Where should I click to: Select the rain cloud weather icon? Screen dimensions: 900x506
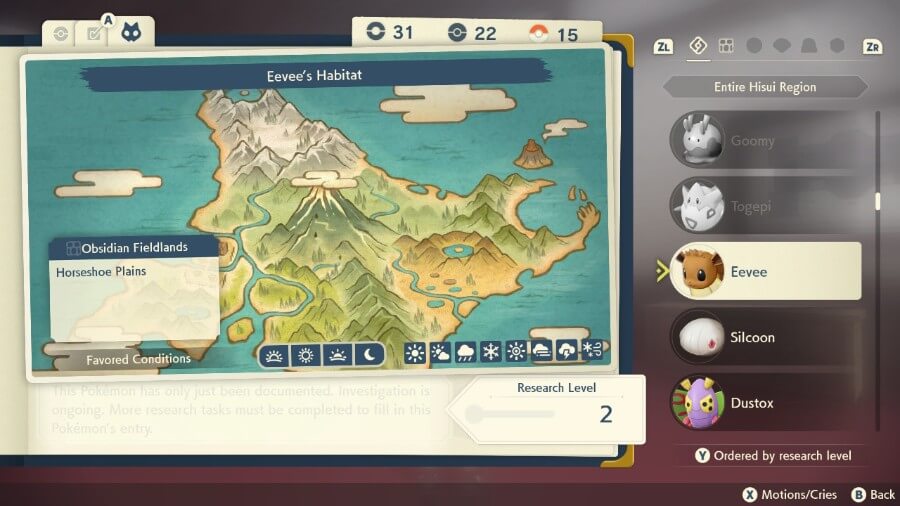[466, 352]
